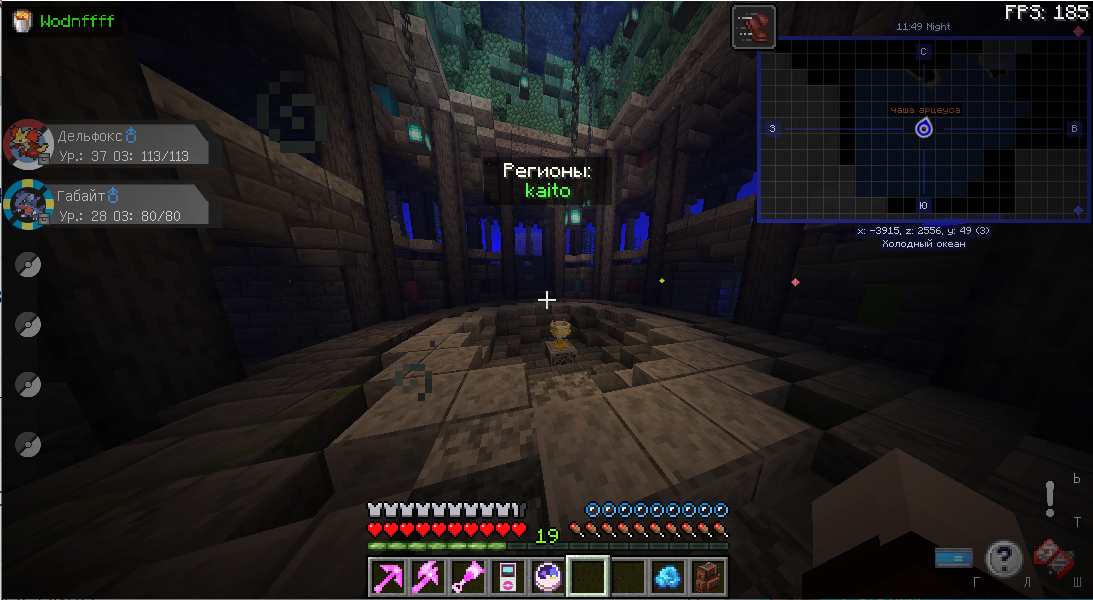
Task: Open the boot icon panel beside the minimap
Action: (x=754, y=27)
